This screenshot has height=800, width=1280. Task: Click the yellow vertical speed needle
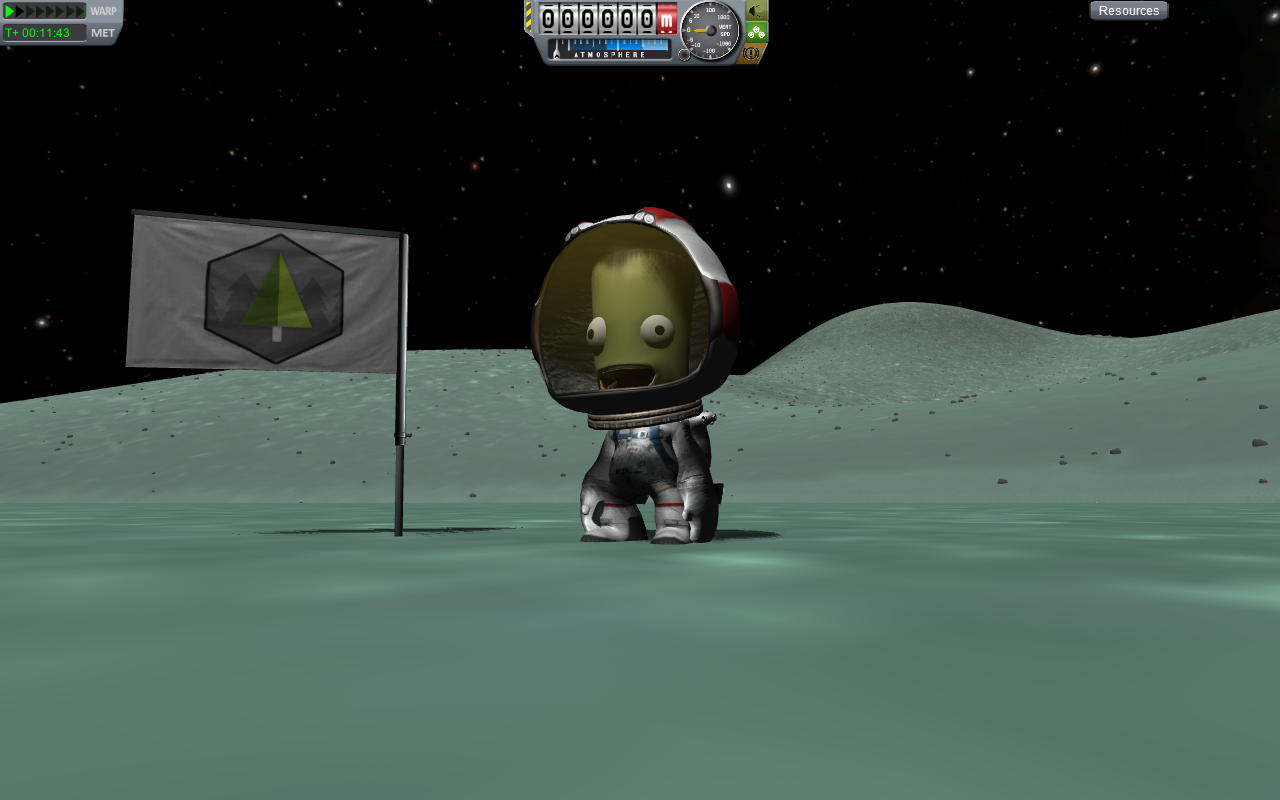(701, 30)
